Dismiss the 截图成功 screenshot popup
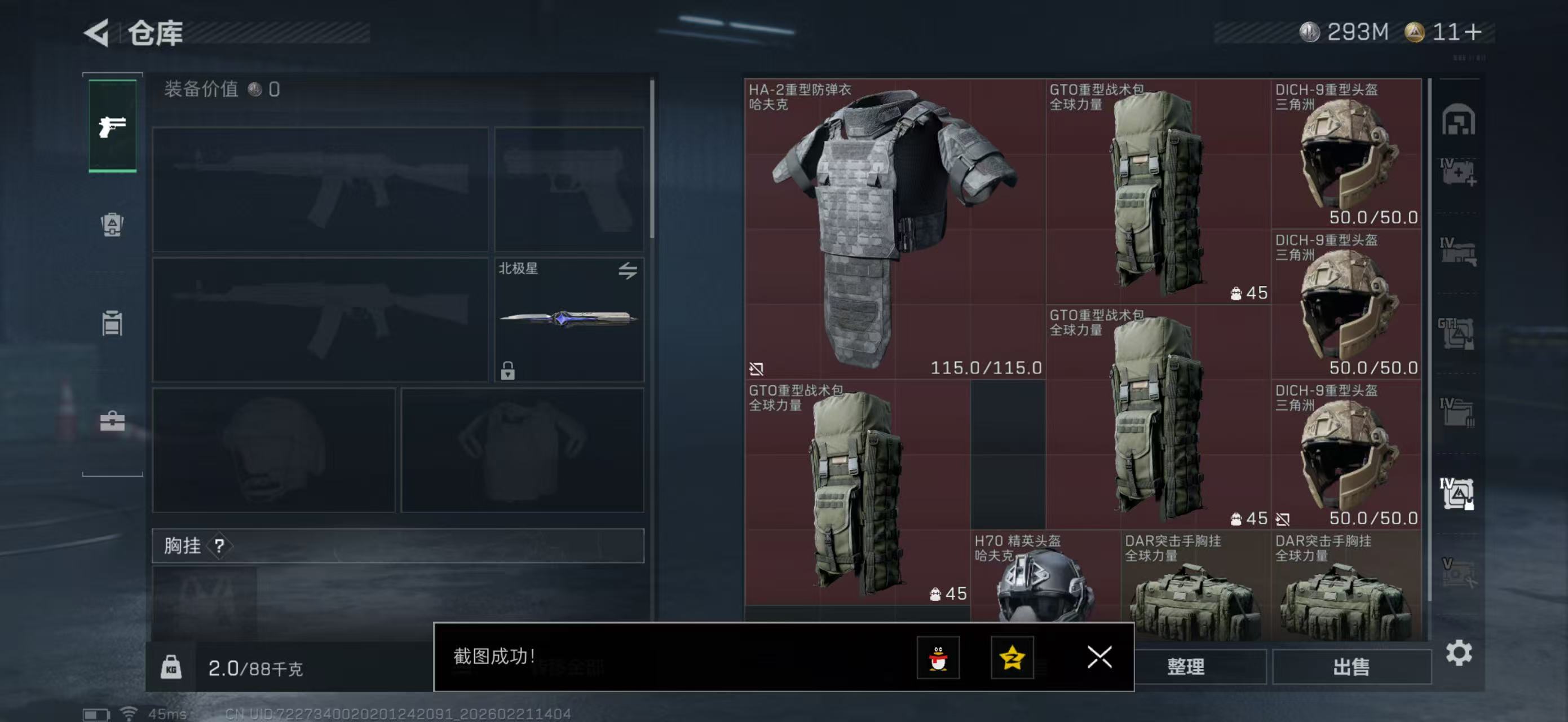Image resolution: width=1568 pixels, height=722 pixels. click(1099, 658)
